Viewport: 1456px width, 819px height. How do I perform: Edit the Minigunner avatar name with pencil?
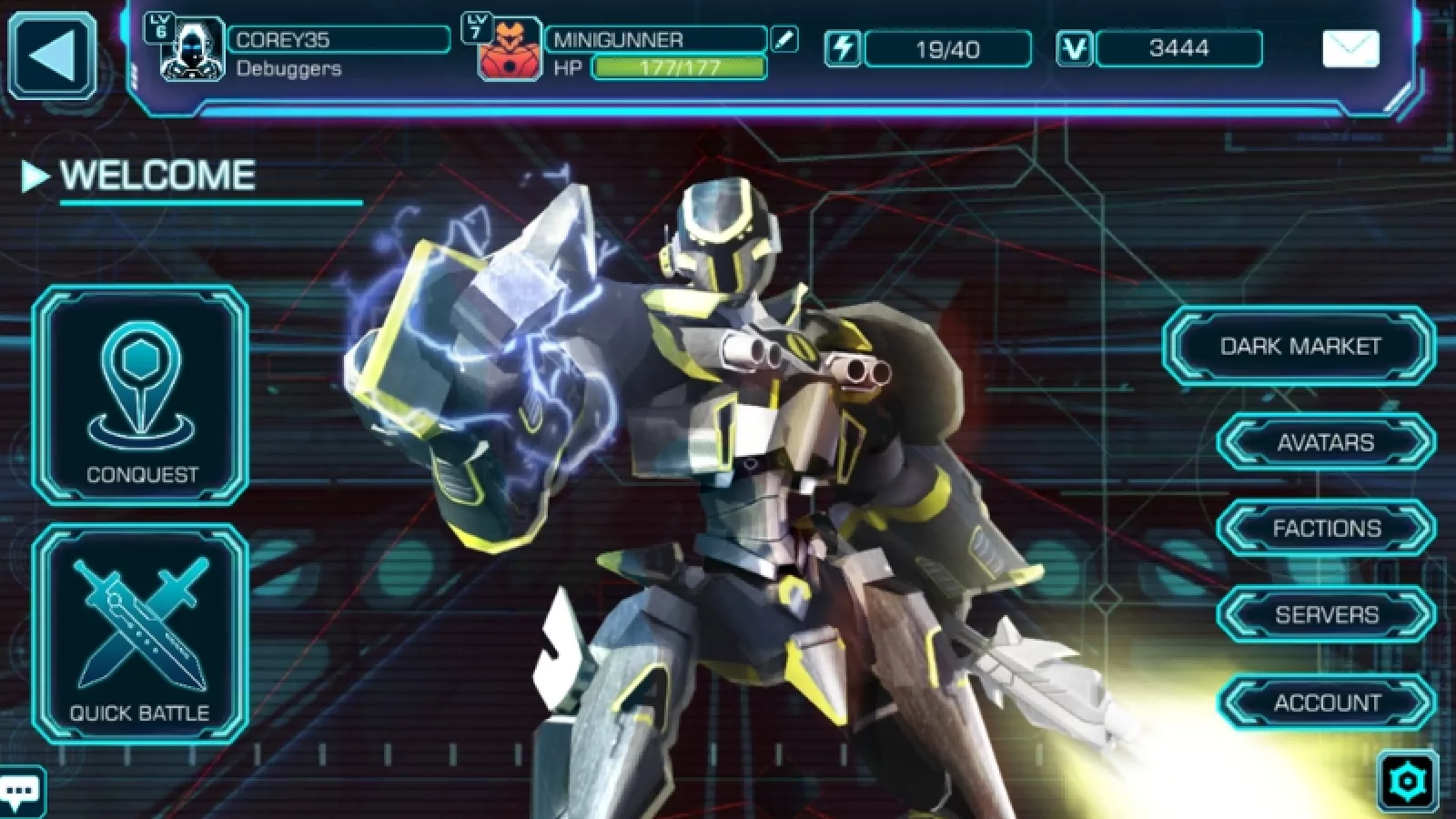[x=784, y=39]
